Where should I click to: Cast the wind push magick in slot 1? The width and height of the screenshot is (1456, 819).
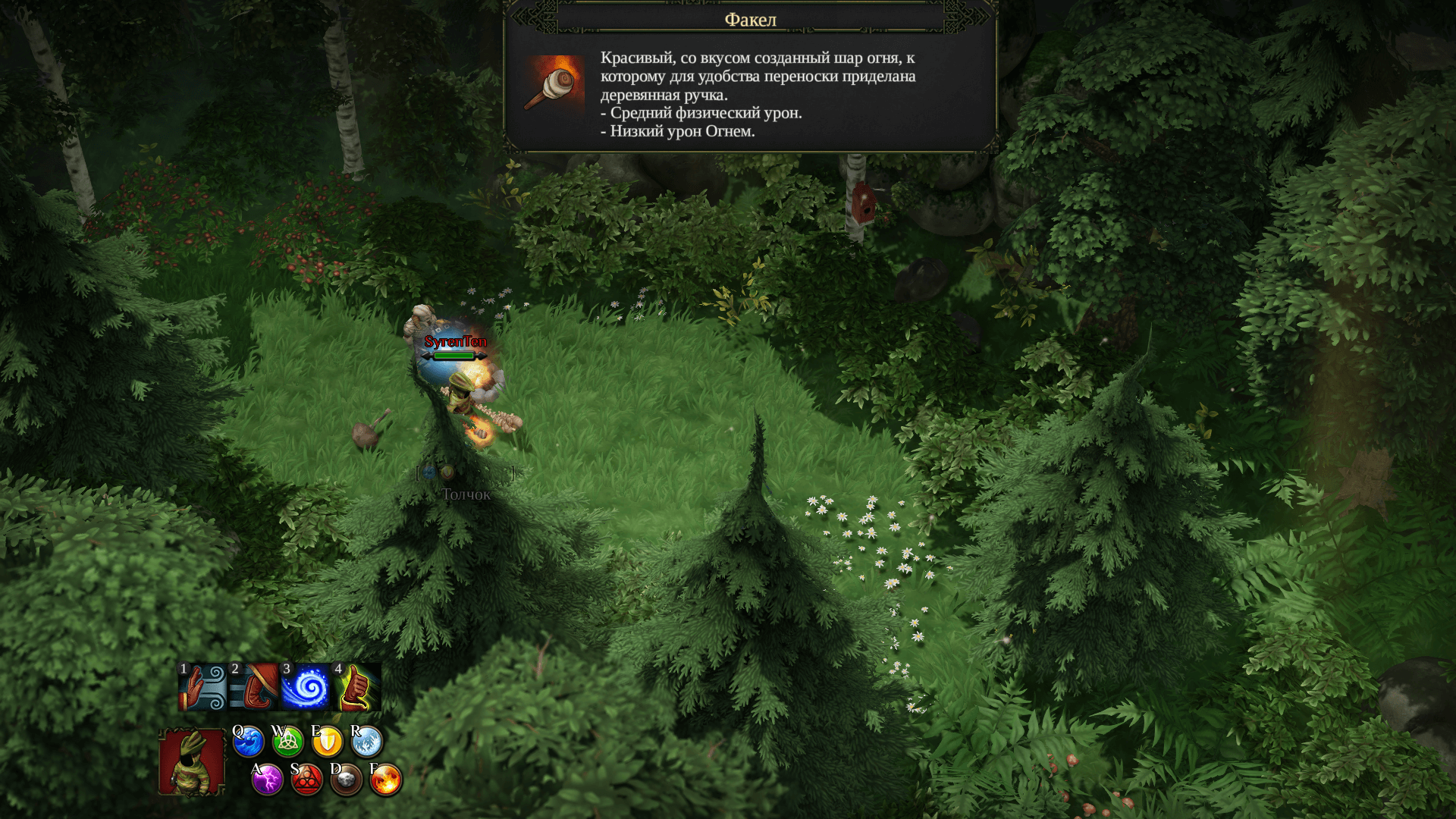202,687
